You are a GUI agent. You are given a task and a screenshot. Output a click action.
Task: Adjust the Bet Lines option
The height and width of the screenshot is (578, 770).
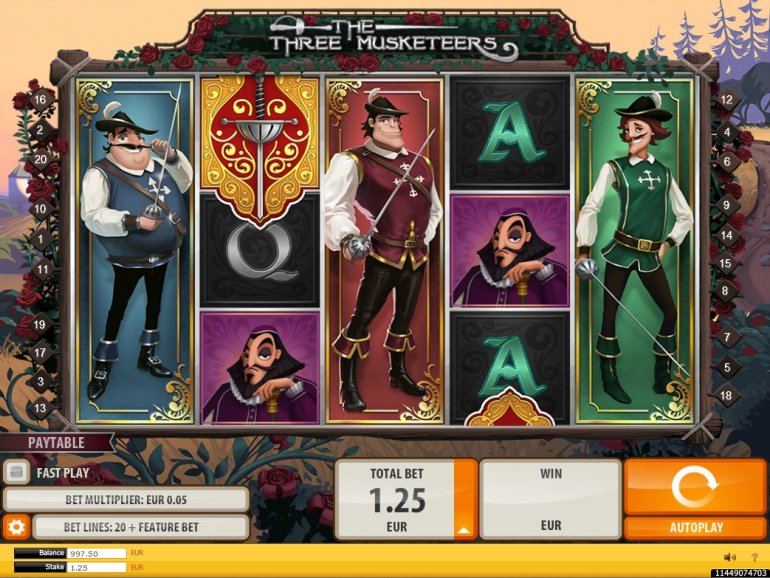[140, 527]
